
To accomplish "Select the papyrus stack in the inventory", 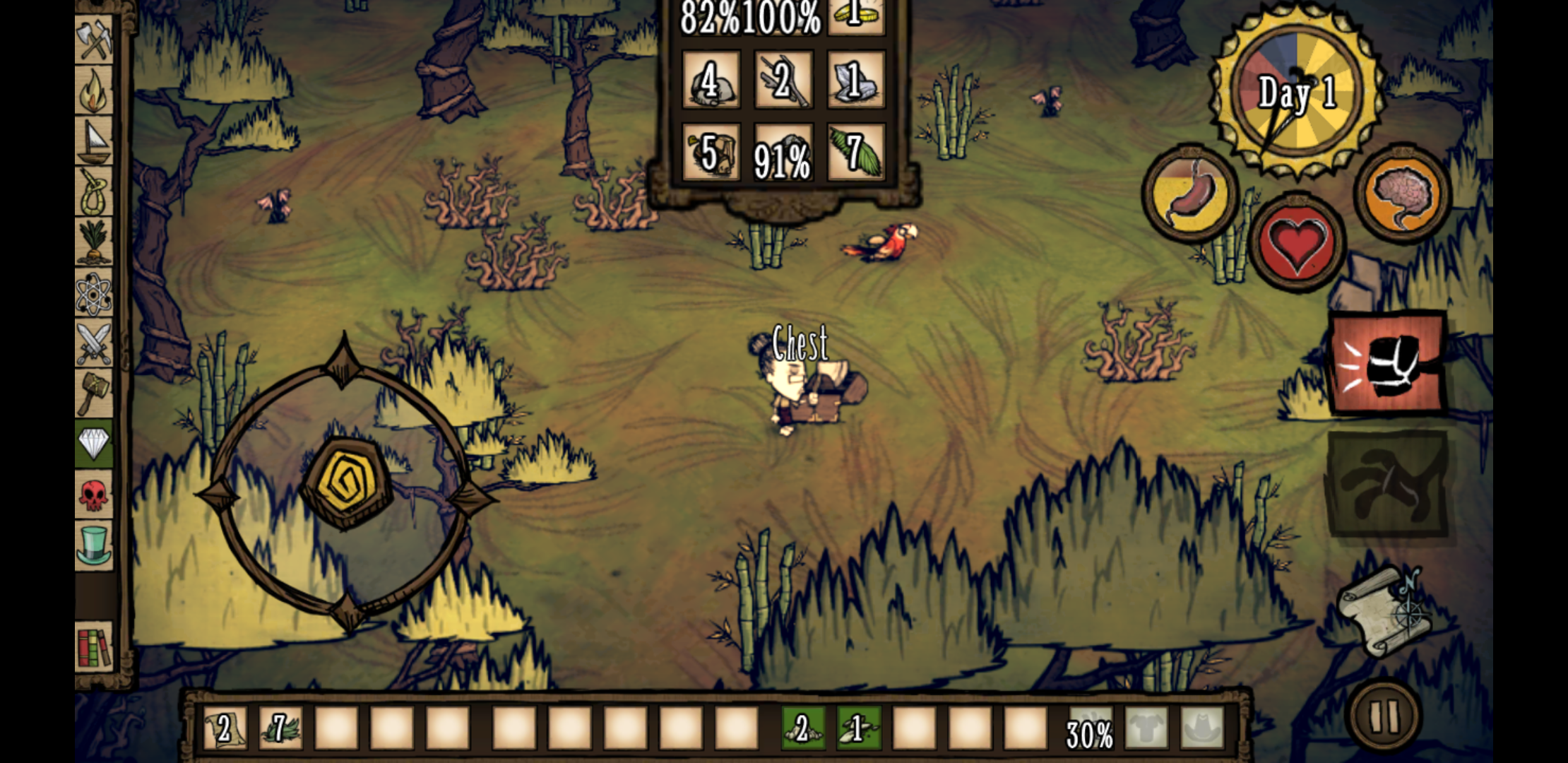I will pyautogui.click(x=225, y=728).
